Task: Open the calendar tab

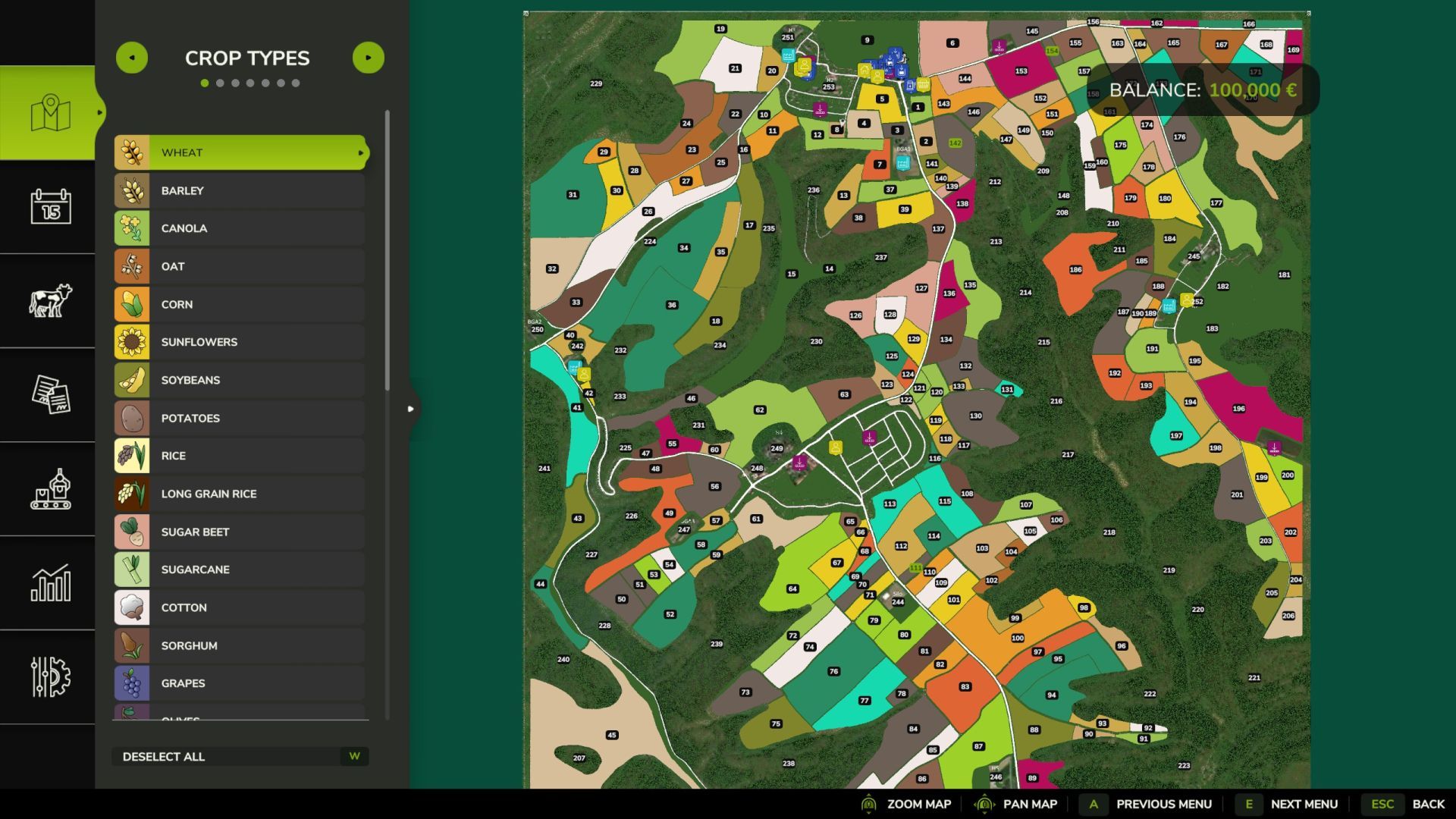Action: click(x=50, y=206)
